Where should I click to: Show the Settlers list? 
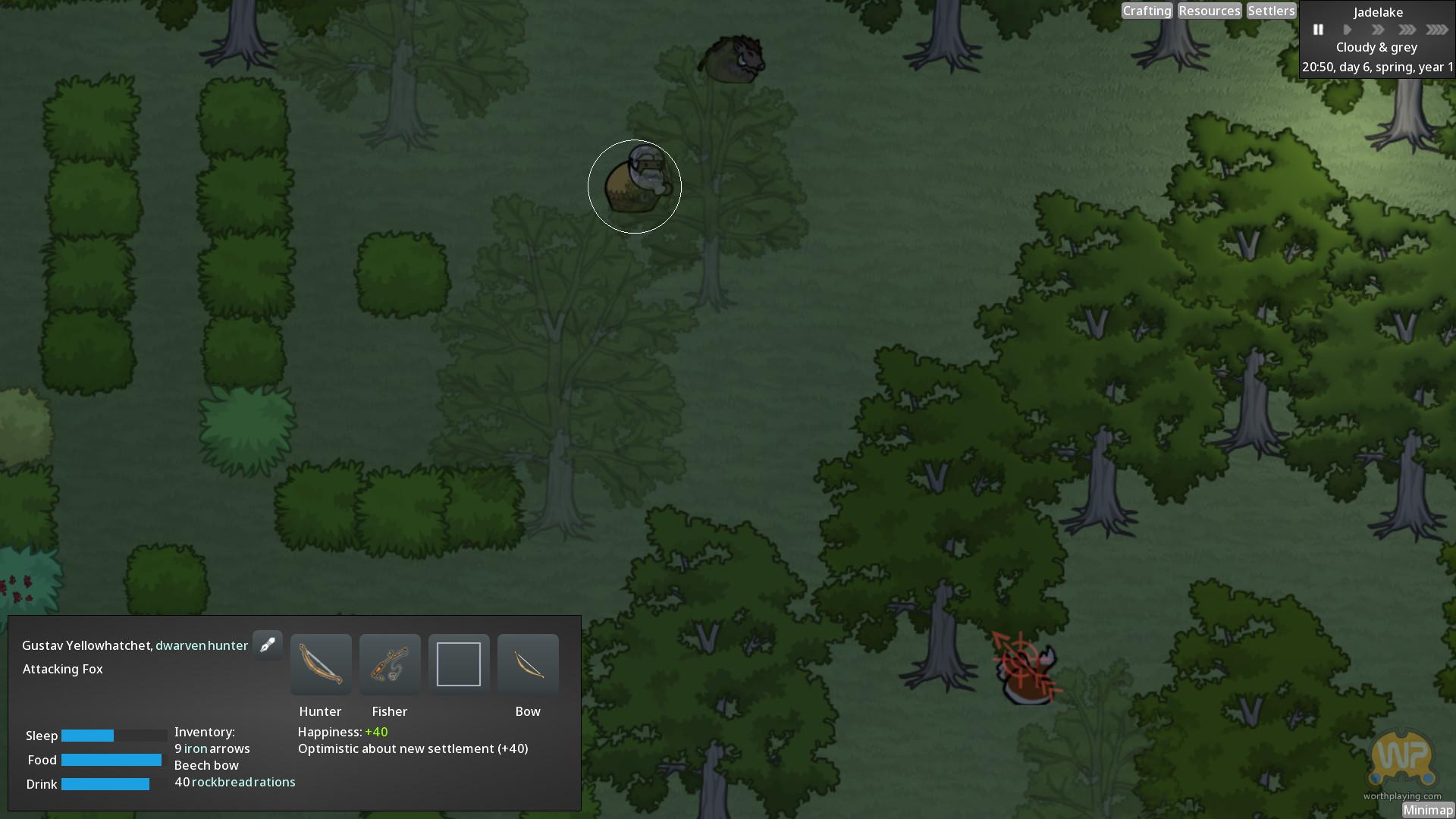click(x=1271, y=11)
